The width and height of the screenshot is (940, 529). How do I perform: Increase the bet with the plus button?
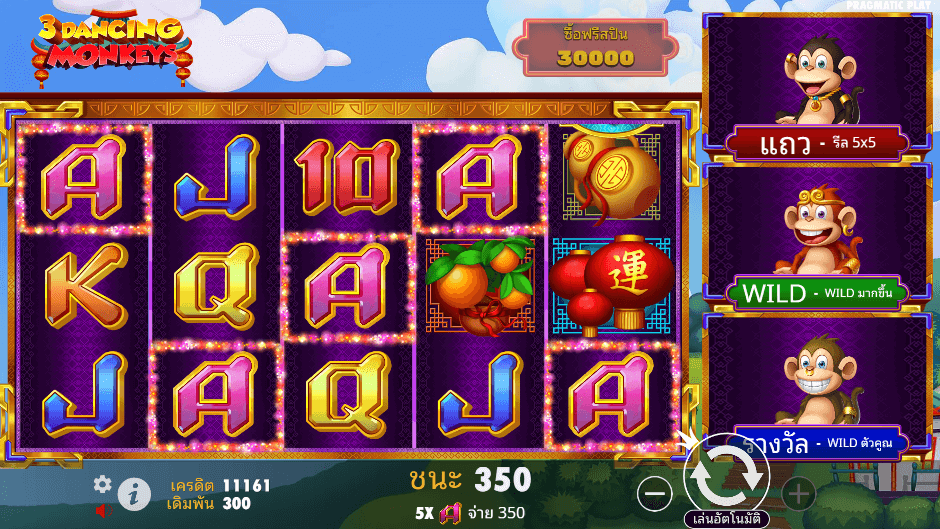pyautogui.click(x=798, y=492)
